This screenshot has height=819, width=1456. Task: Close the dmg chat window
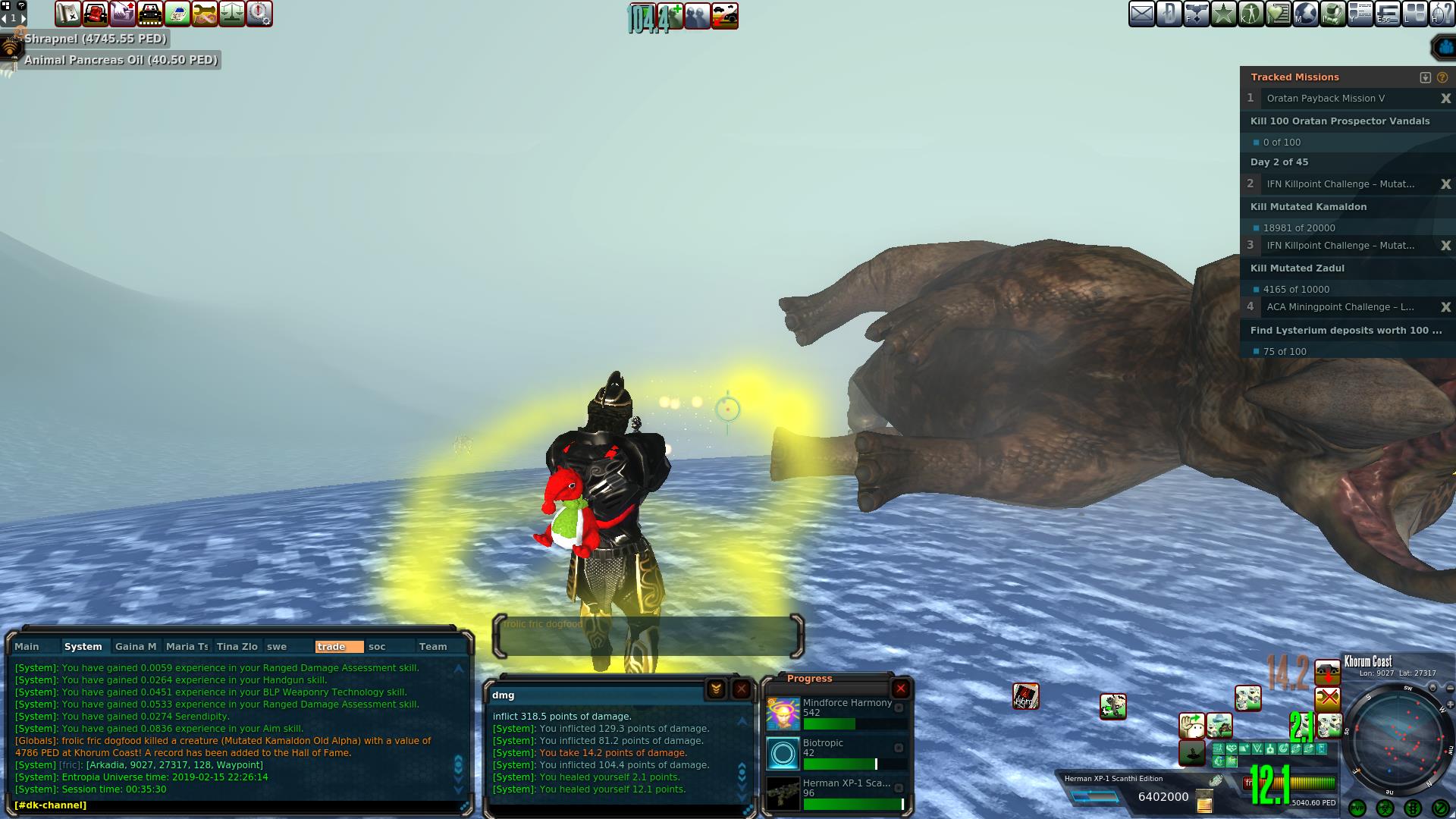point(741,689)
